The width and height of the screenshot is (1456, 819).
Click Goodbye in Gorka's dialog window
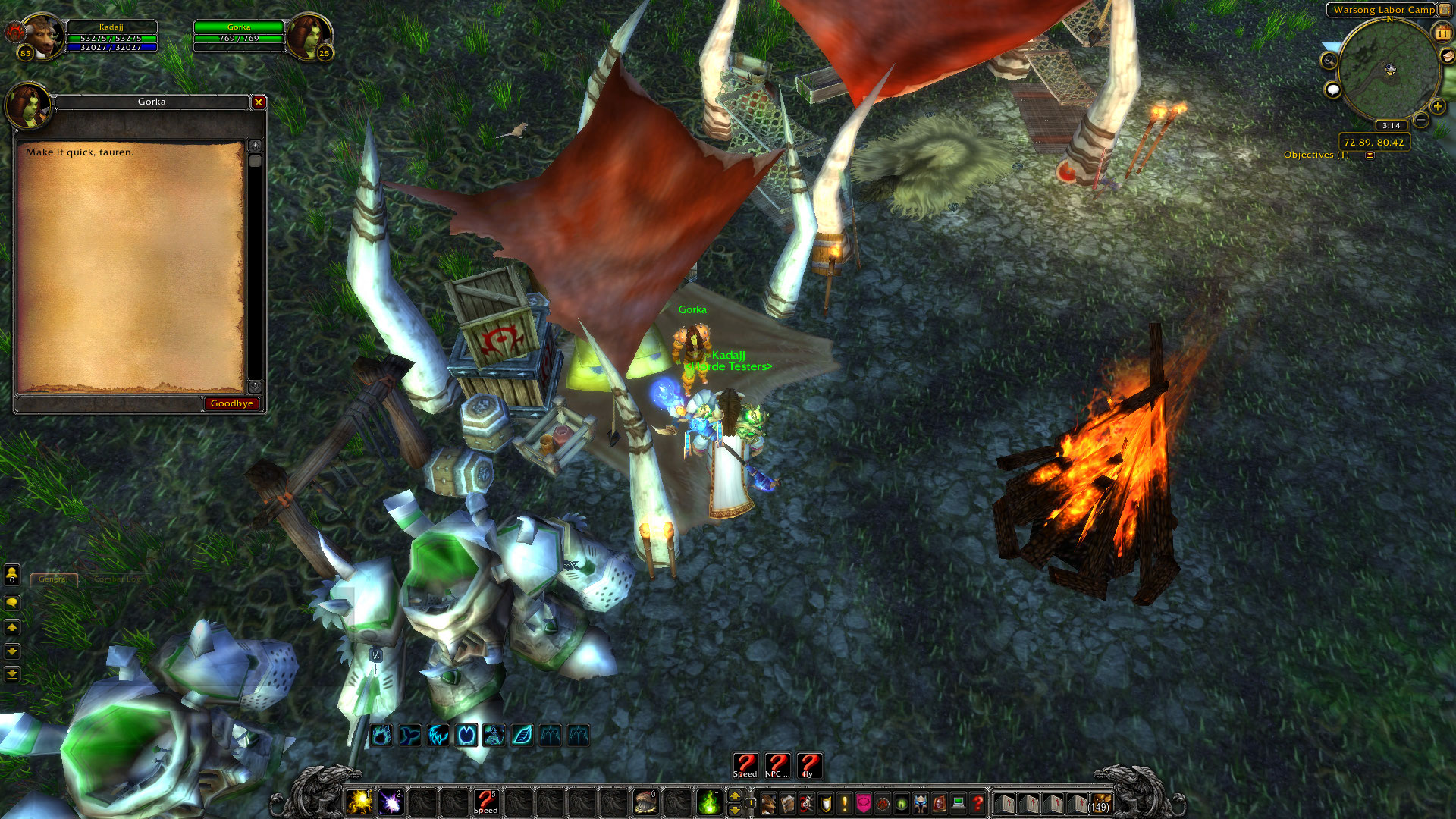(232, 403)
